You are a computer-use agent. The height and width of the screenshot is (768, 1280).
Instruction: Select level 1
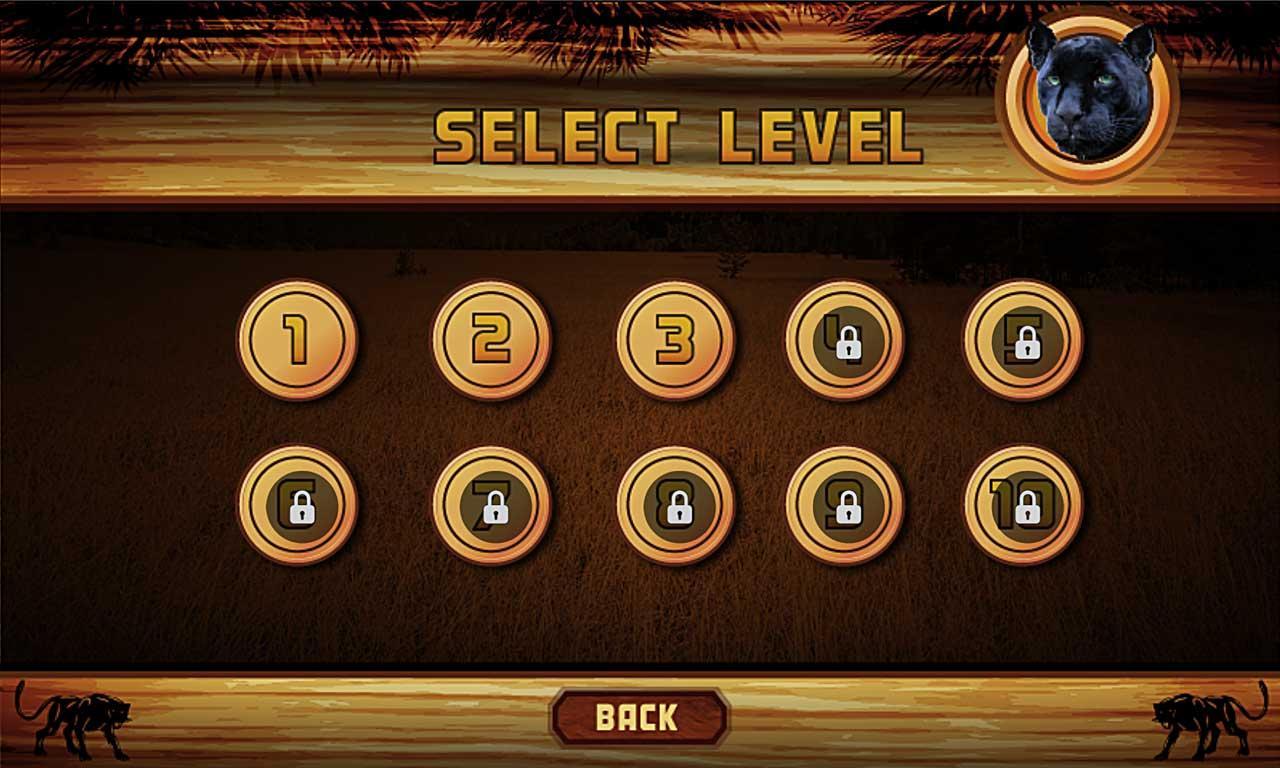[297, 340]
